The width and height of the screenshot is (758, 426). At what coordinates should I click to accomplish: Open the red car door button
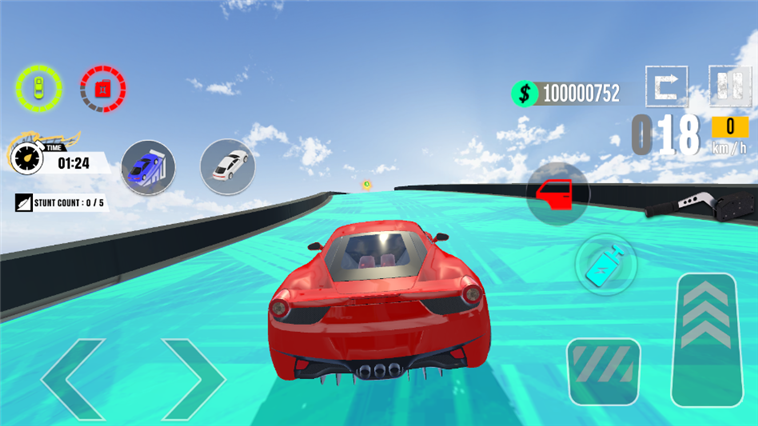(556, 191)
